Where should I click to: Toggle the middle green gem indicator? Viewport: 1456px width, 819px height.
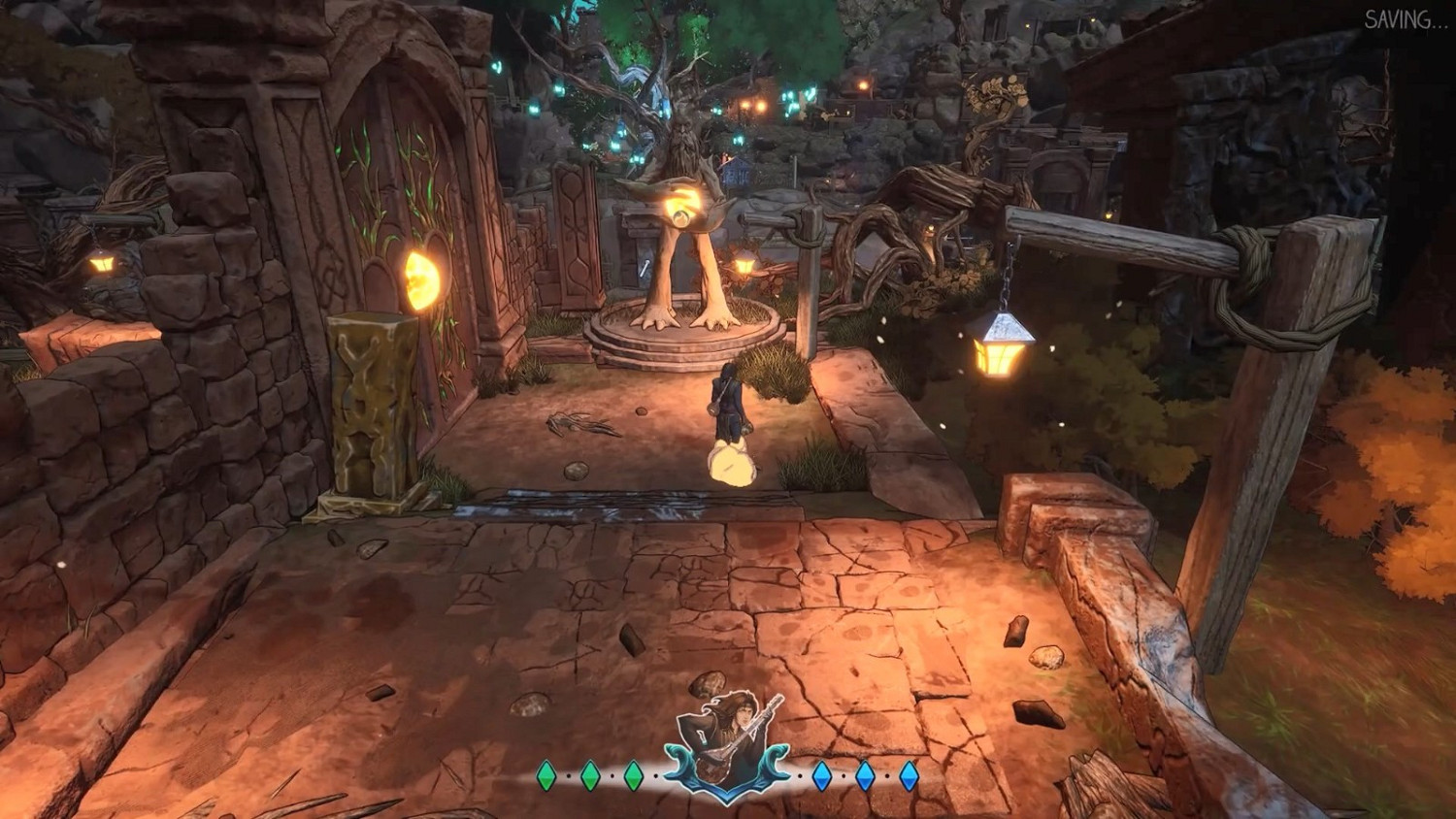tap(589, 774)
